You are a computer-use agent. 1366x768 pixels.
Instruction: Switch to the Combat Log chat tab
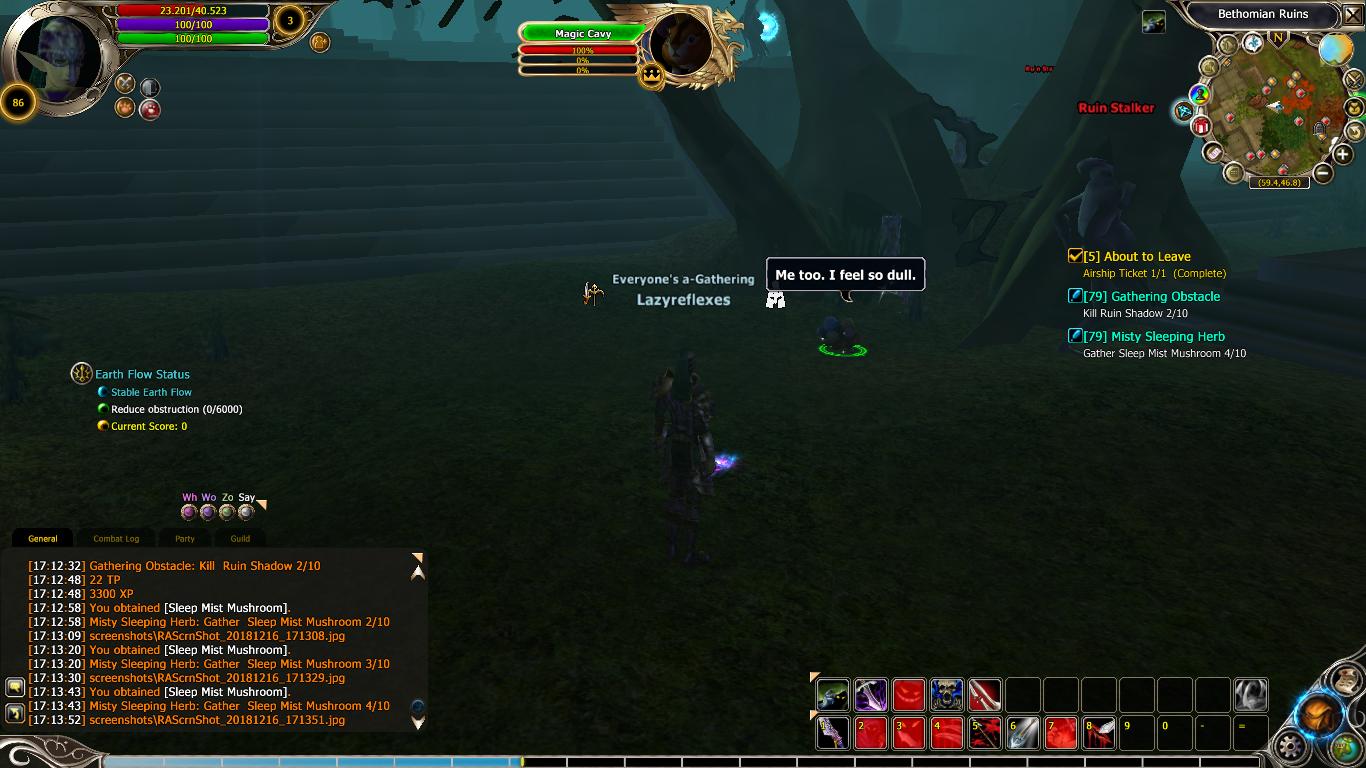tap(116, 539)
